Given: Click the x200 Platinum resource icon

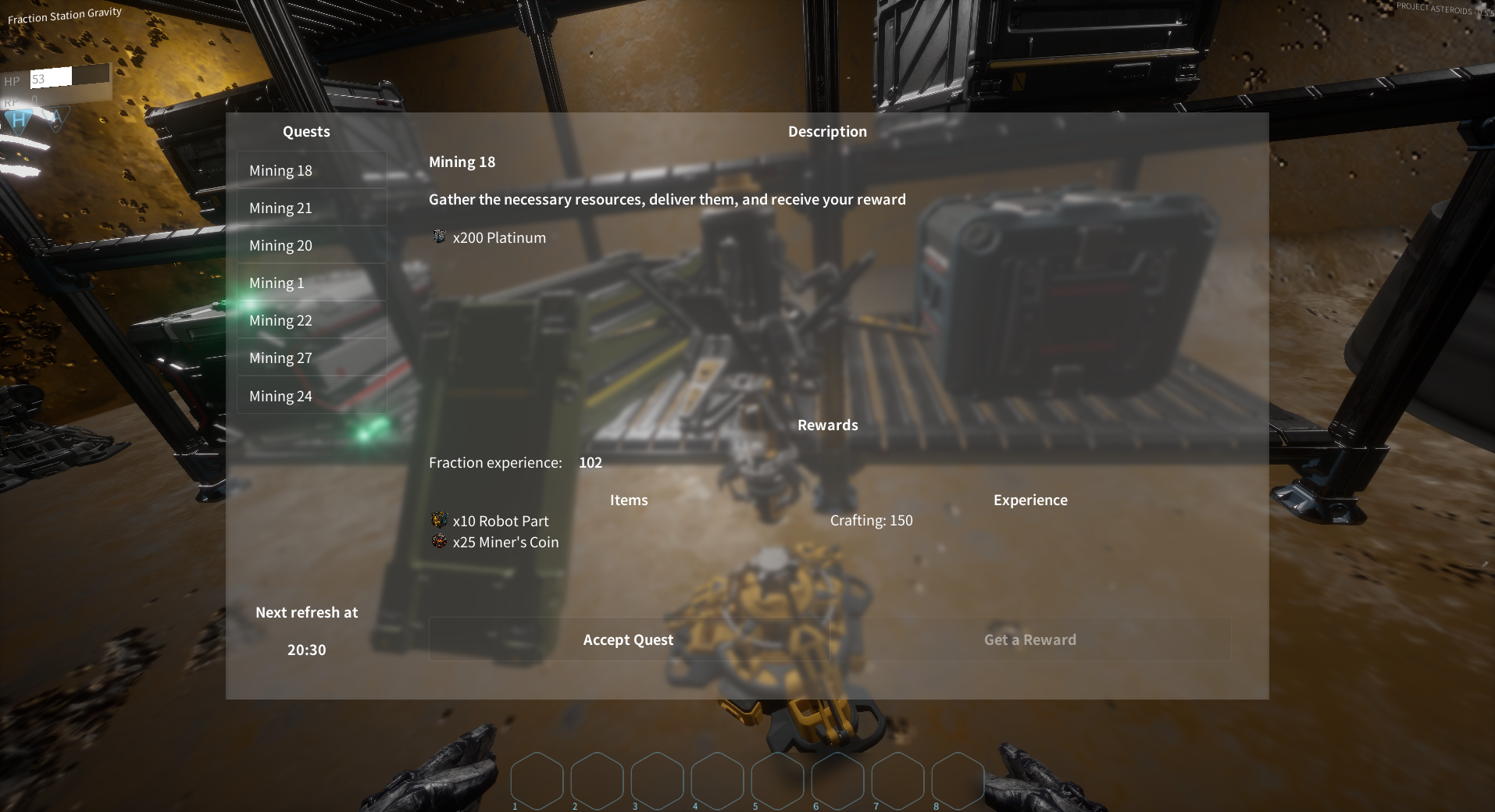Looking at the screenshot, I should (x=439, y=237).
